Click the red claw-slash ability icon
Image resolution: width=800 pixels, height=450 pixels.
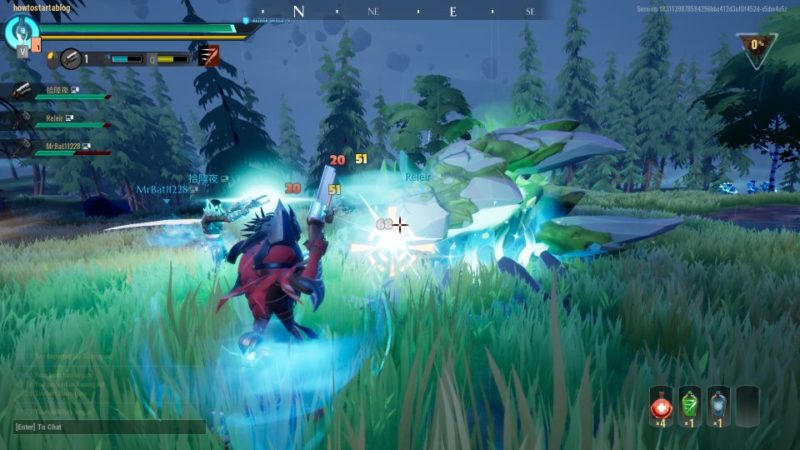(210, 56)
